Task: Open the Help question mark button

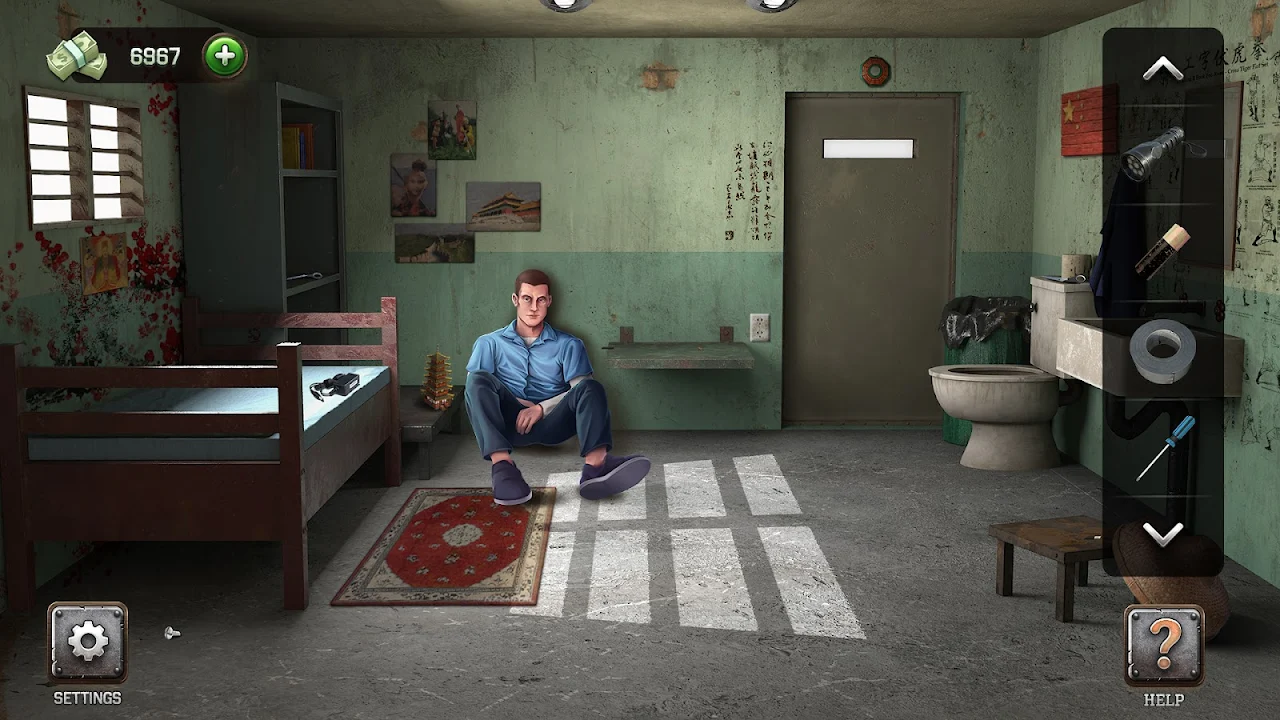Action: tap(1163, 646)
